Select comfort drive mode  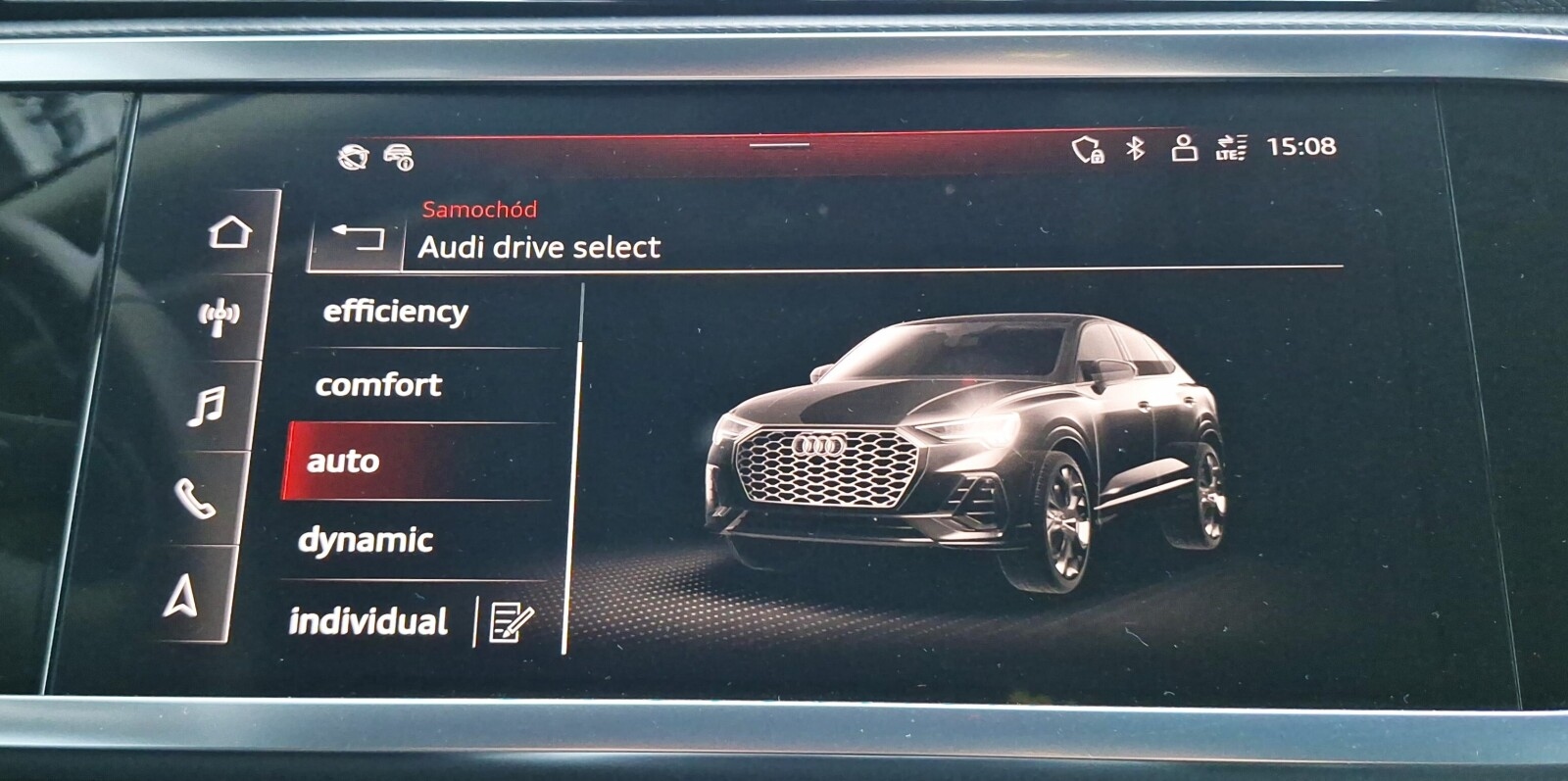[379, 386]
